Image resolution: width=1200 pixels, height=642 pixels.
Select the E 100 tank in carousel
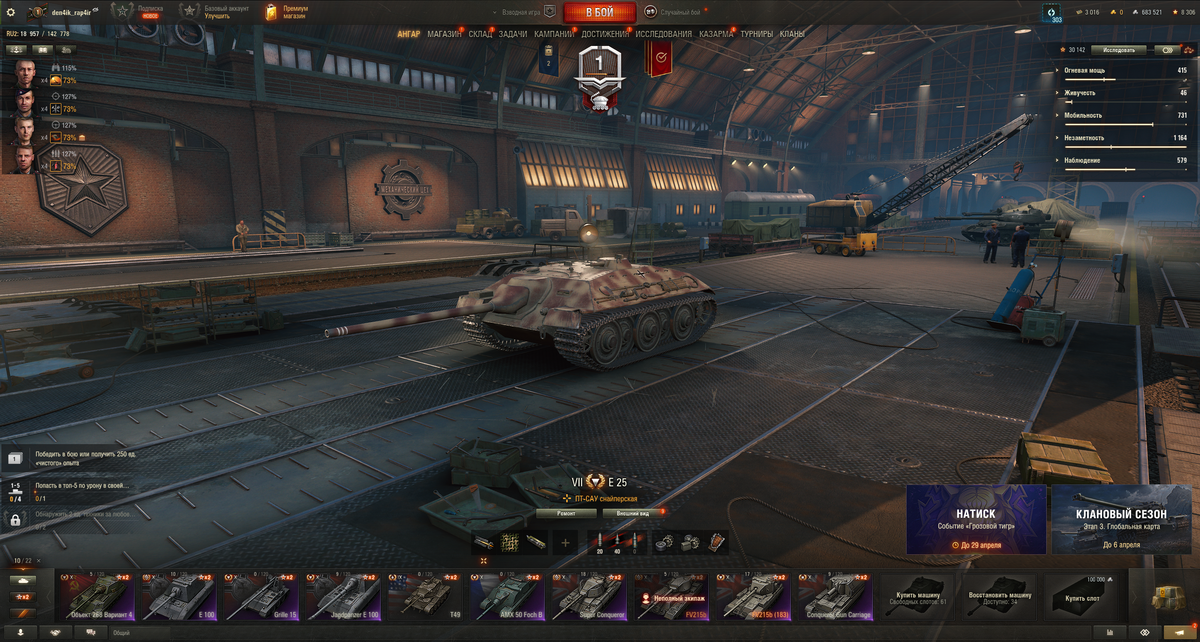point(178,597)
